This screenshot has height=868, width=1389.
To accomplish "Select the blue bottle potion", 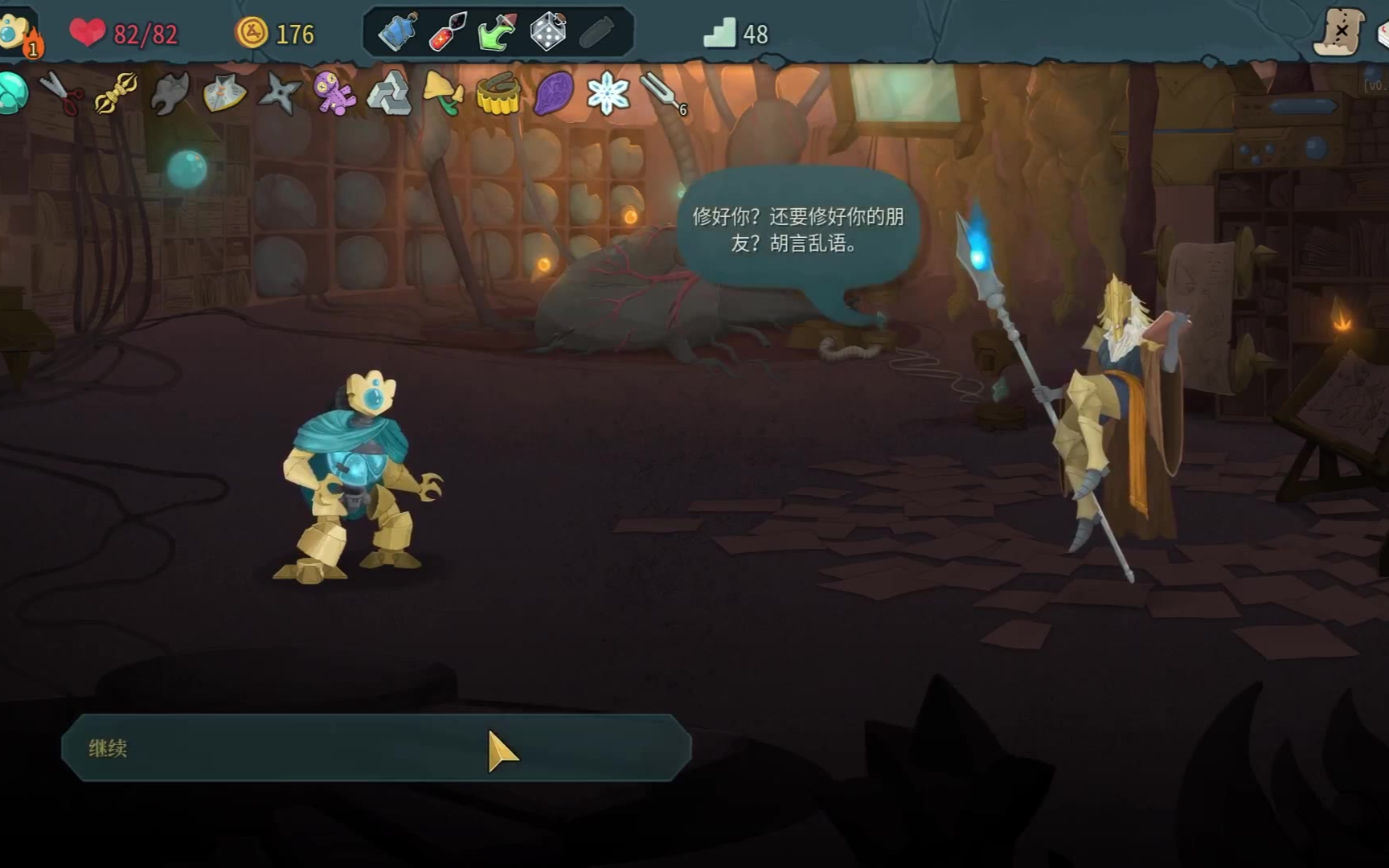I will click(398, 33).
